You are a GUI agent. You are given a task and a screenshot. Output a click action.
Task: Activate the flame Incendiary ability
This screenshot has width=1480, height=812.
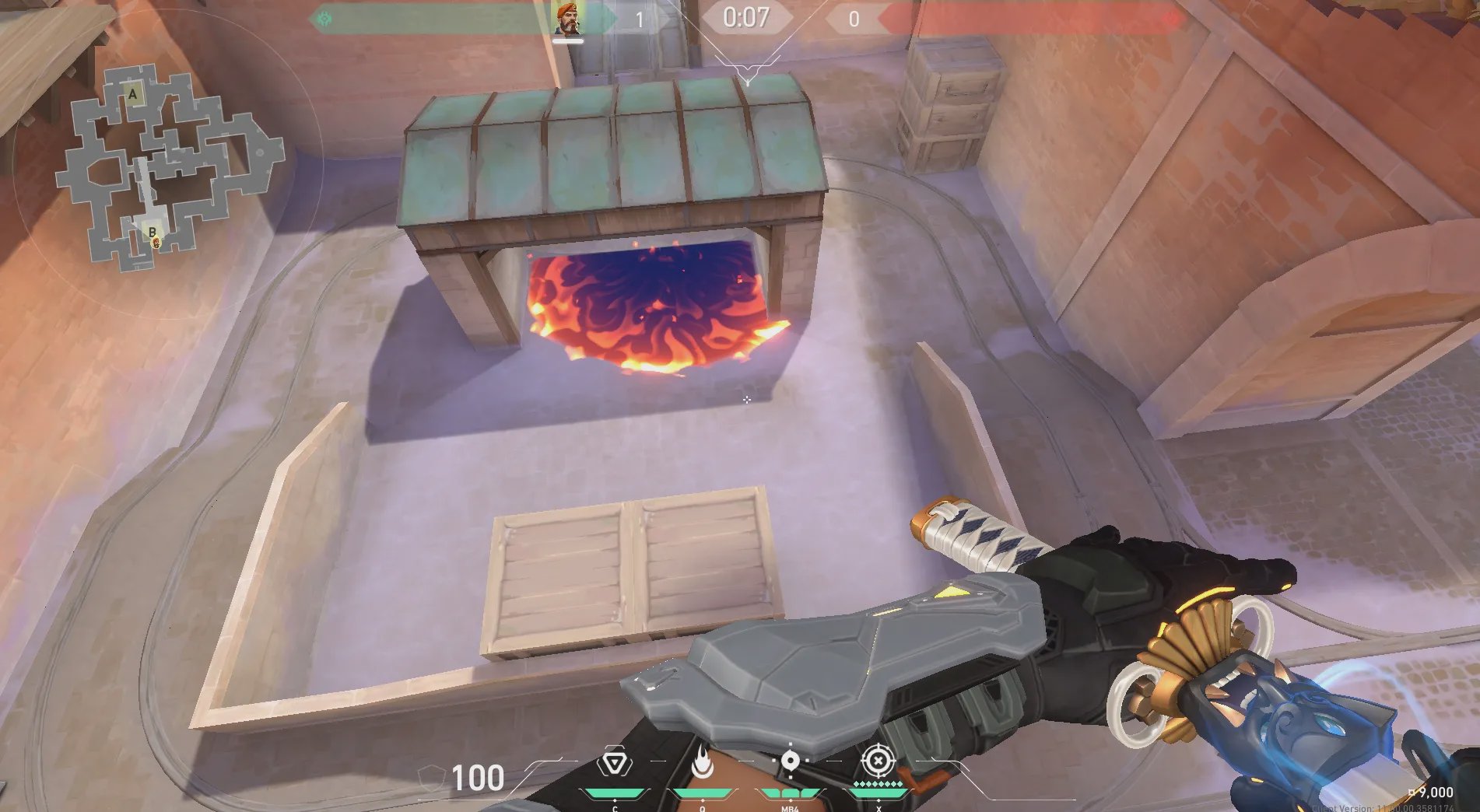point(702,764)
